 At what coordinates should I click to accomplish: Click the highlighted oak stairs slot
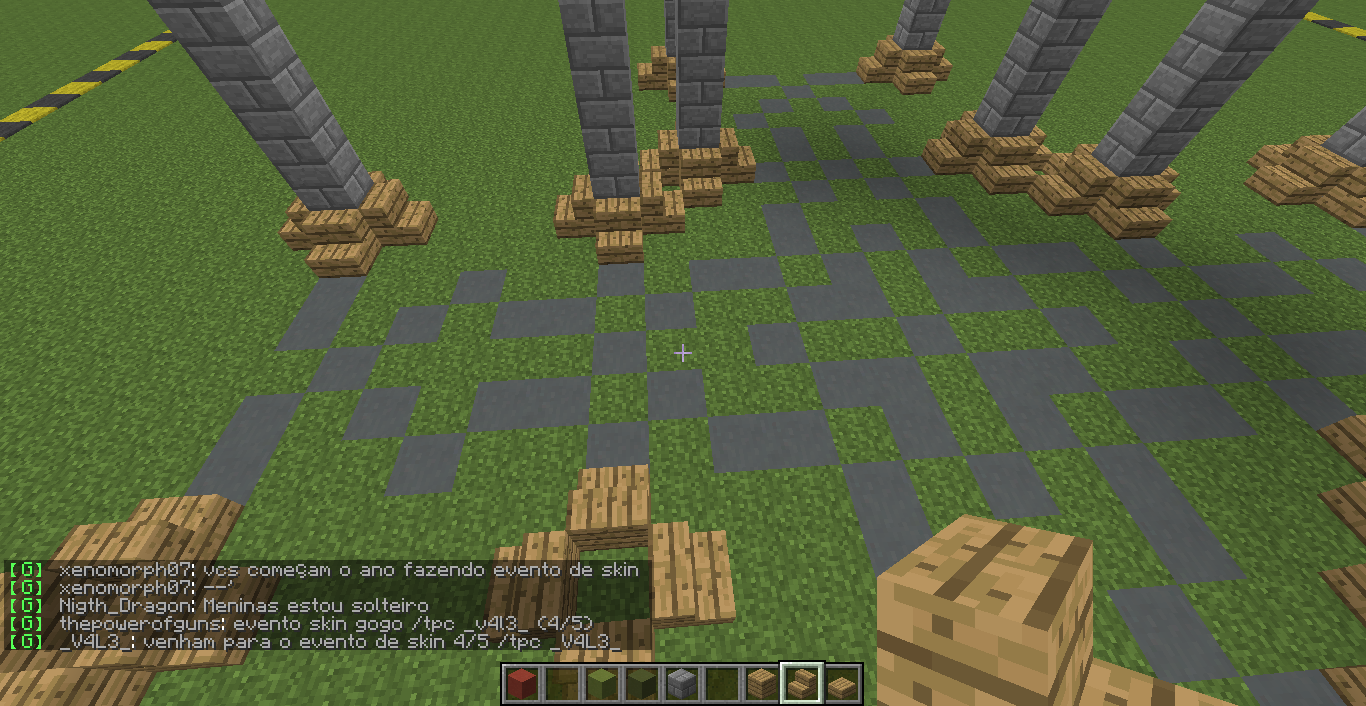[x=801, y=684]
